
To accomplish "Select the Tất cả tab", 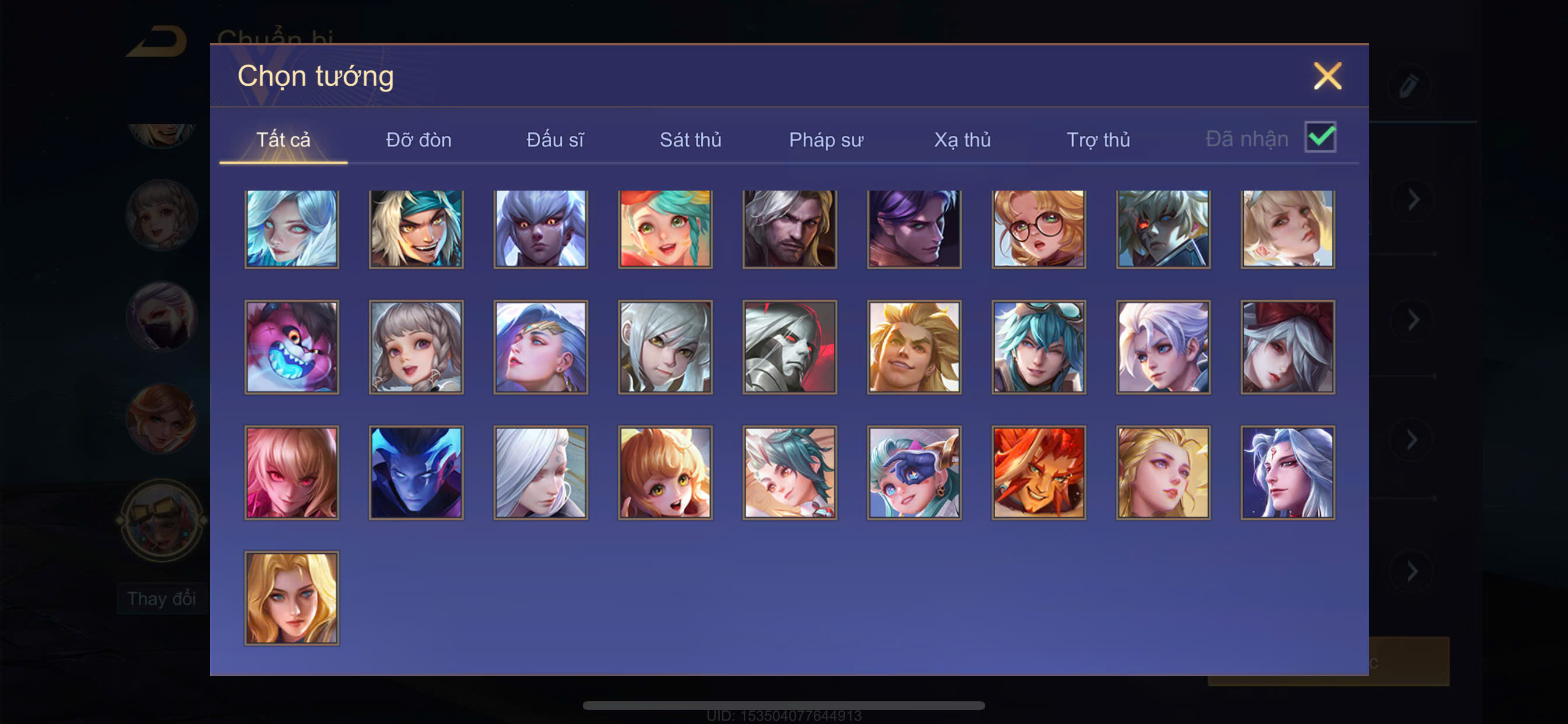I will click(283, 140).
